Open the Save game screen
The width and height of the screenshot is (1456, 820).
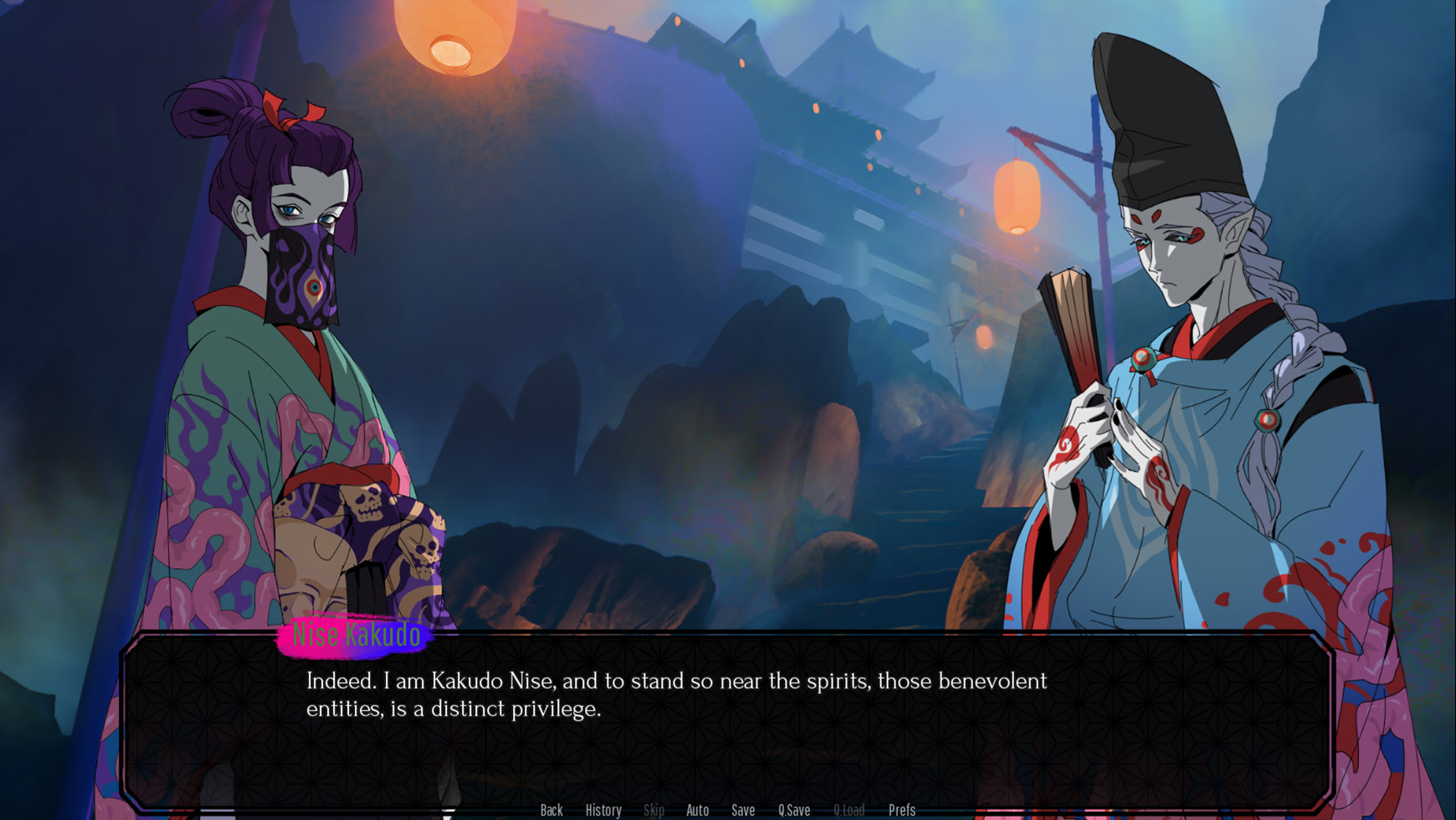[x=743, y=810]
